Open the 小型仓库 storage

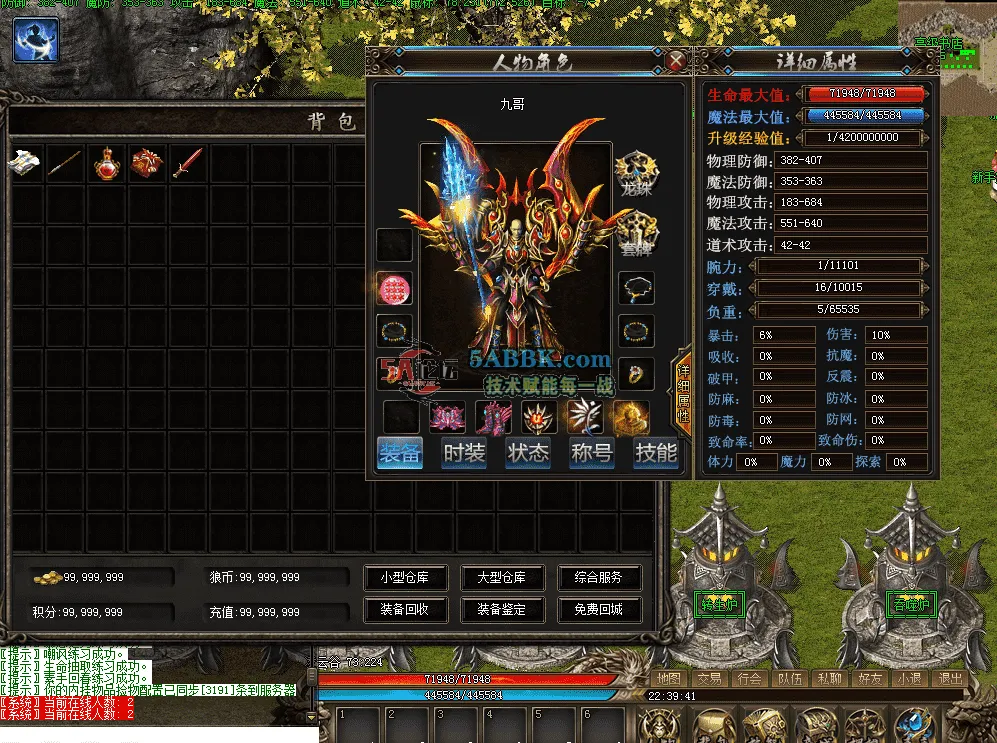point(404,578)
